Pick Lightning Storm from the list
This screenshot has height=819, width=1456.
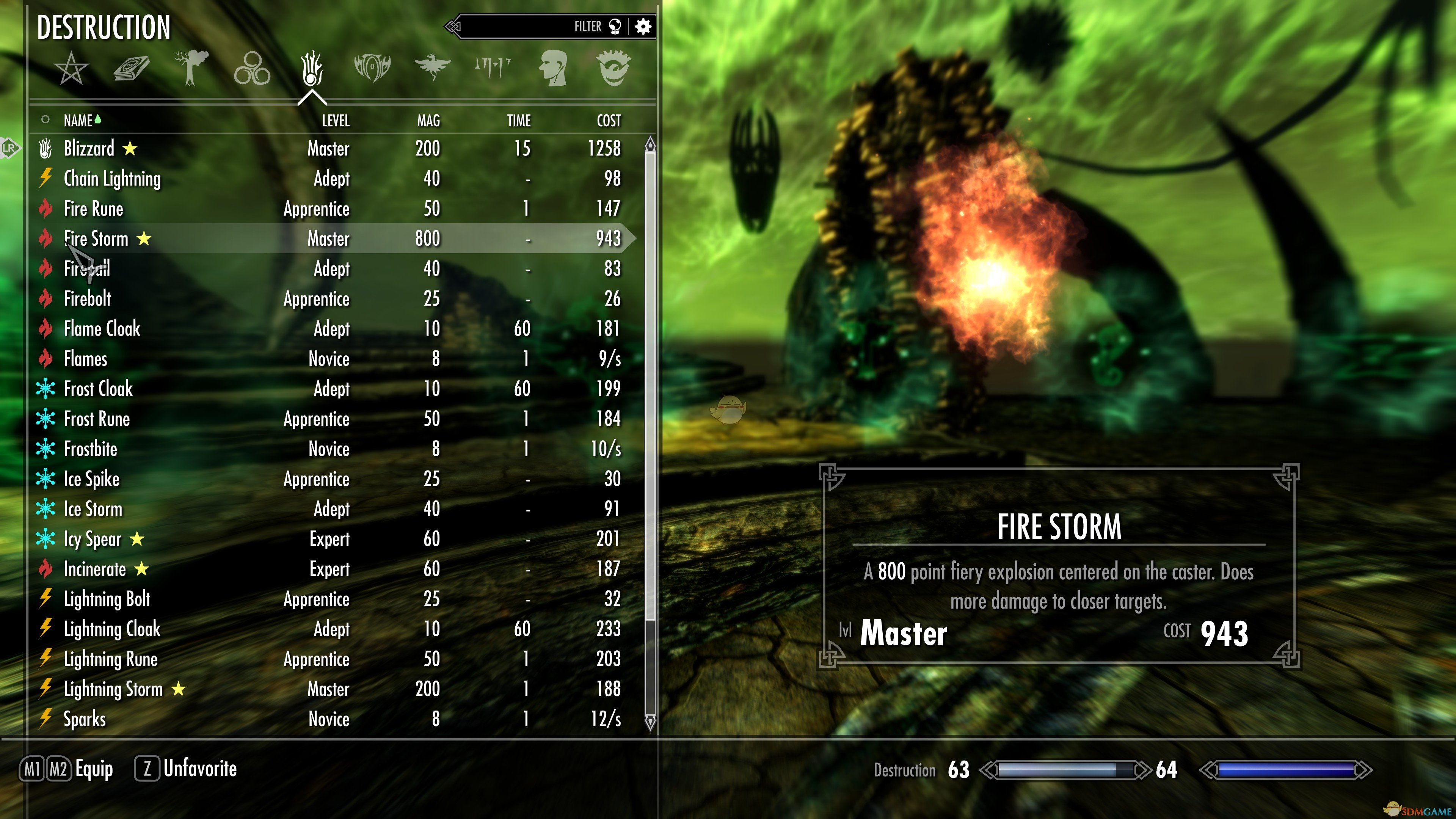113,689
